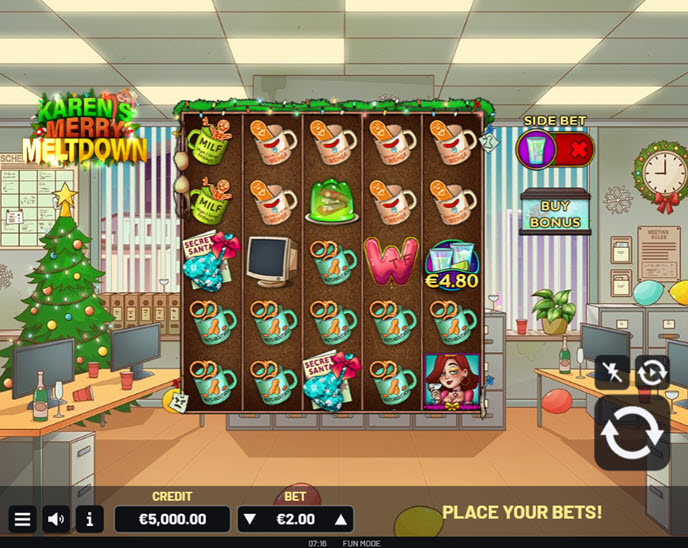Open the Buy Bonus offer
This screenshot has height=548, width=688.
[554, 212]
